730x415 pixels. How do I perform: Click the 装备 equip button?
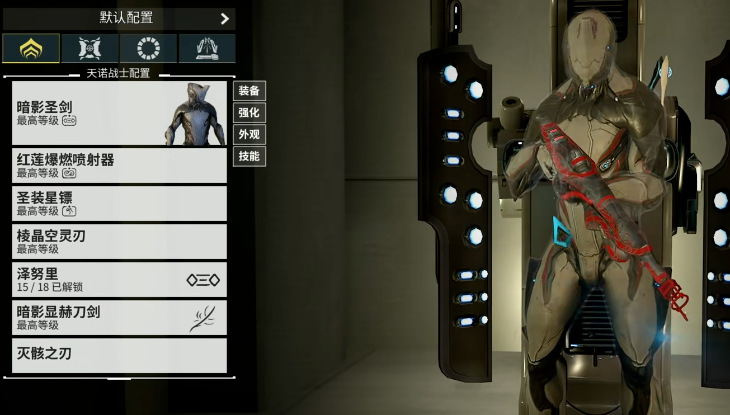[x=249, y=91]
